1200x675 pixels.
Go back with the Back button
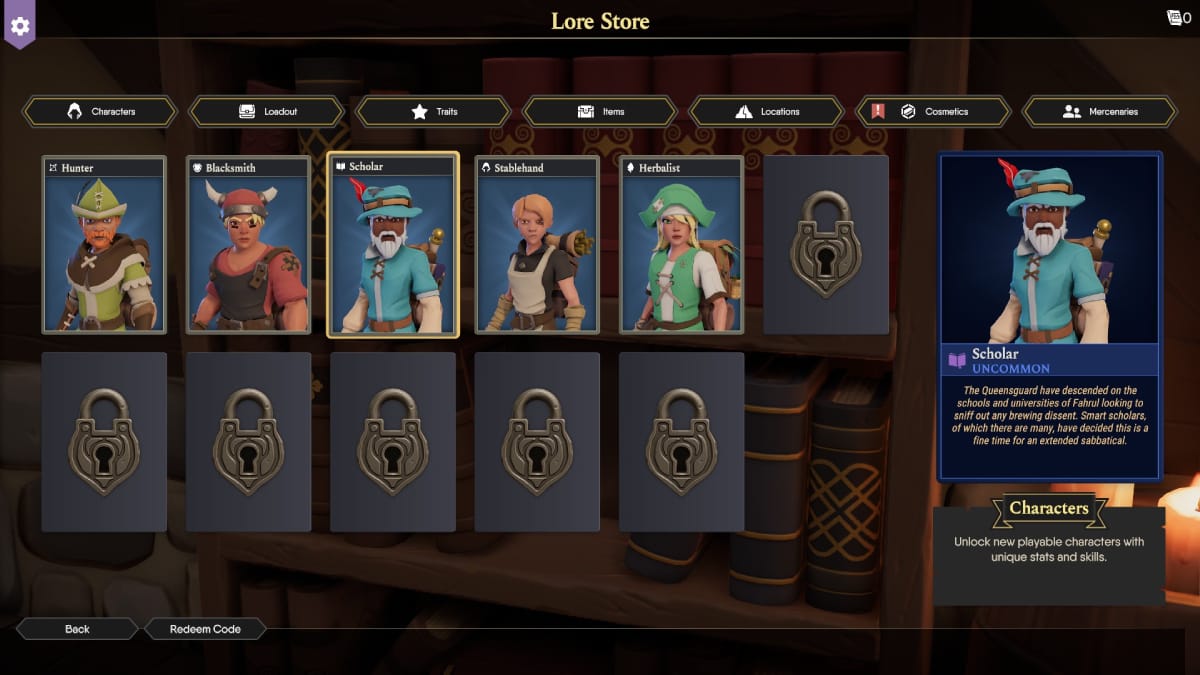[77, 629]
